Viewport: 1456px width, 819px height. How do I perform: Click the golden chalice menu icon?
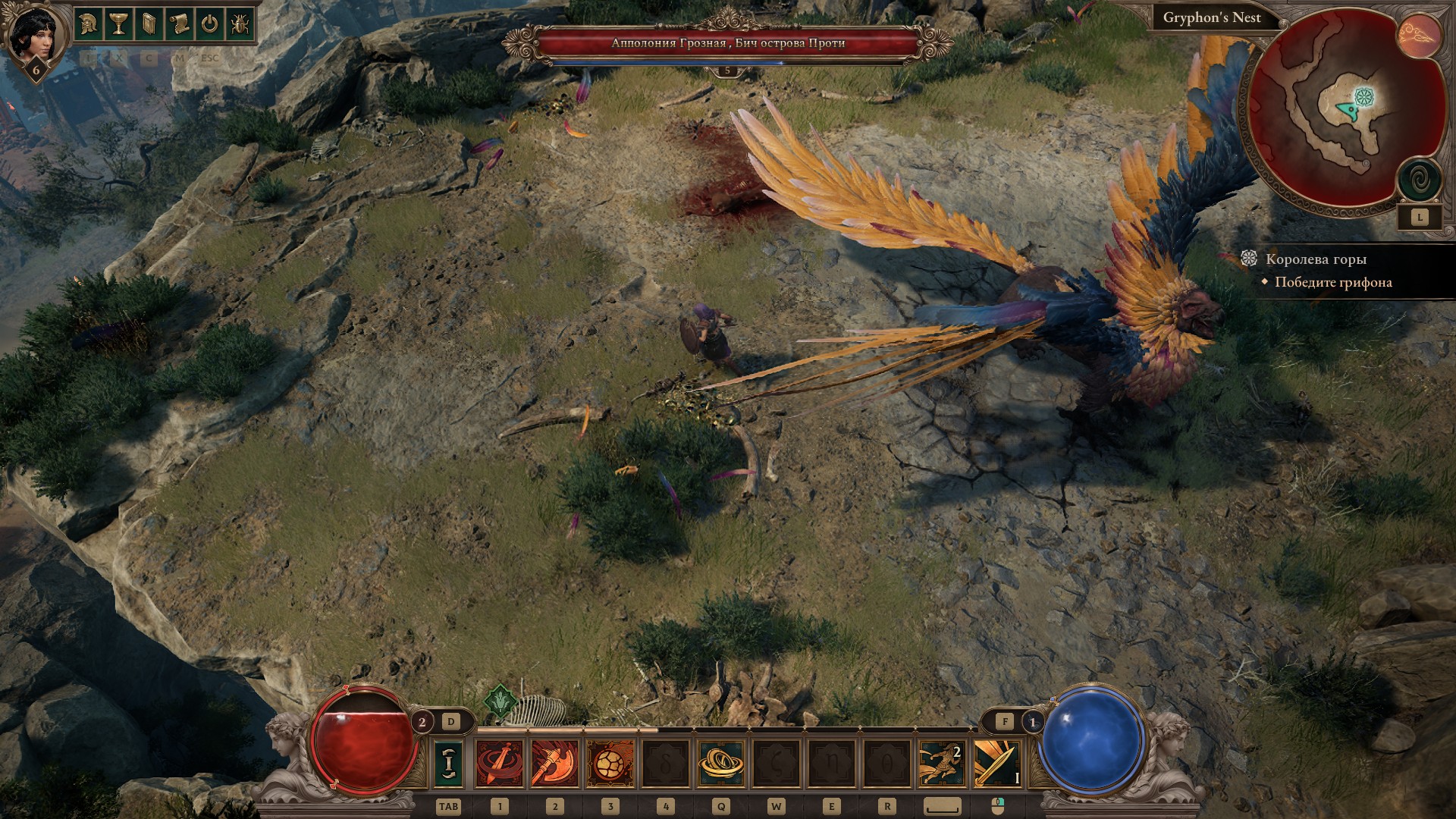(x=119, y=24)
